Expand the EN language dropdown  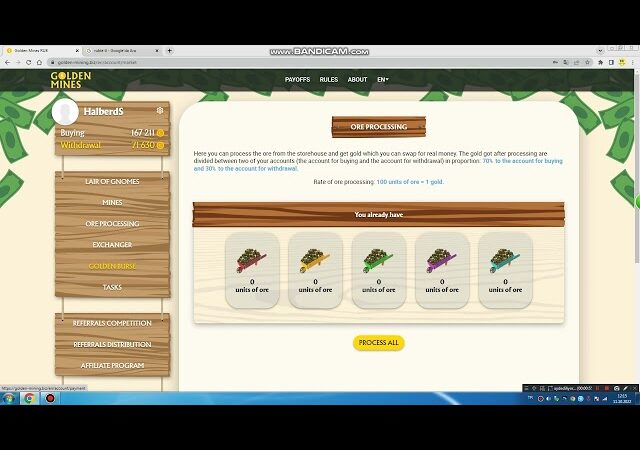pos(382,80)
